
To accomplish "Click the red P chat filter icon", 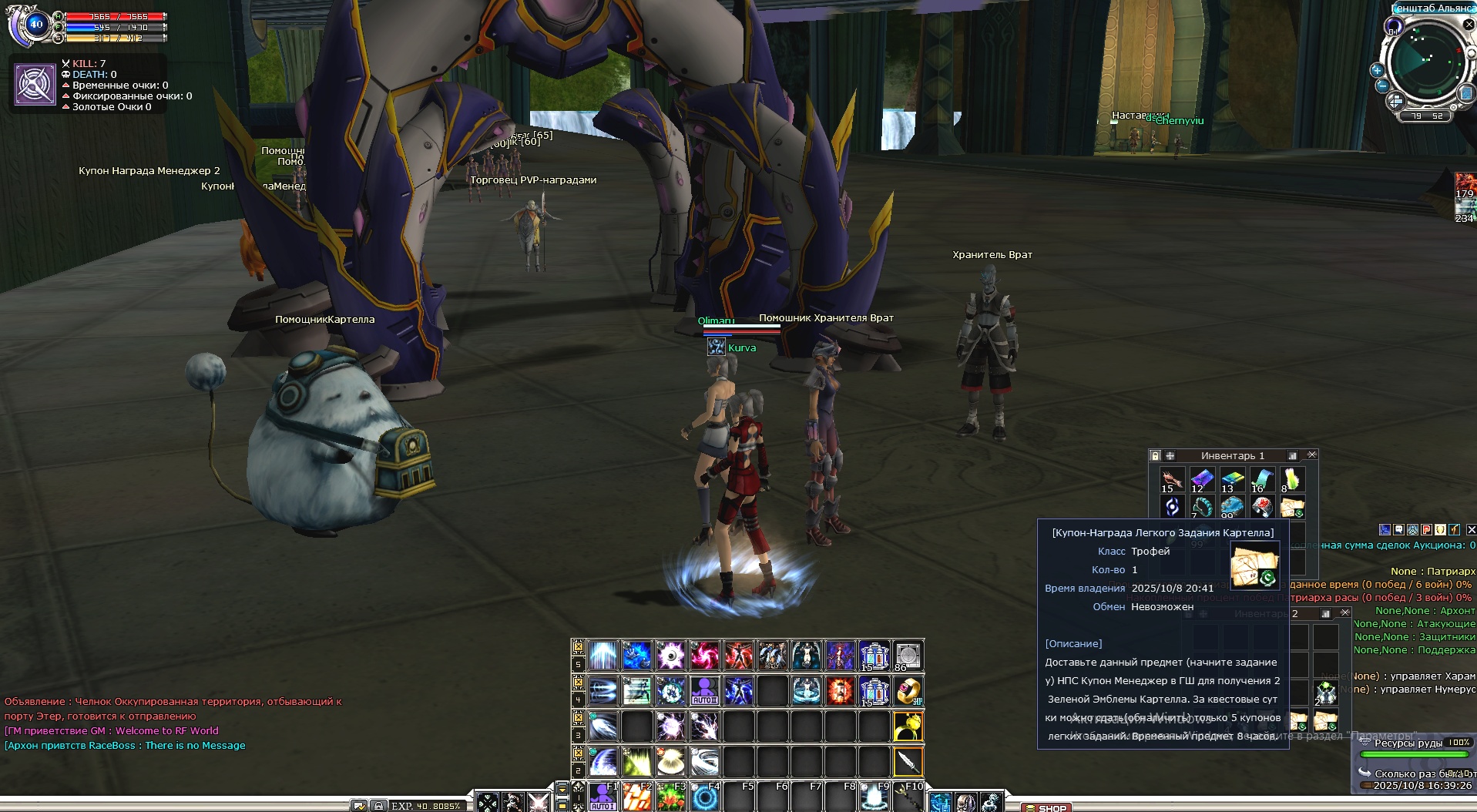I will [x=1426, y=530].
